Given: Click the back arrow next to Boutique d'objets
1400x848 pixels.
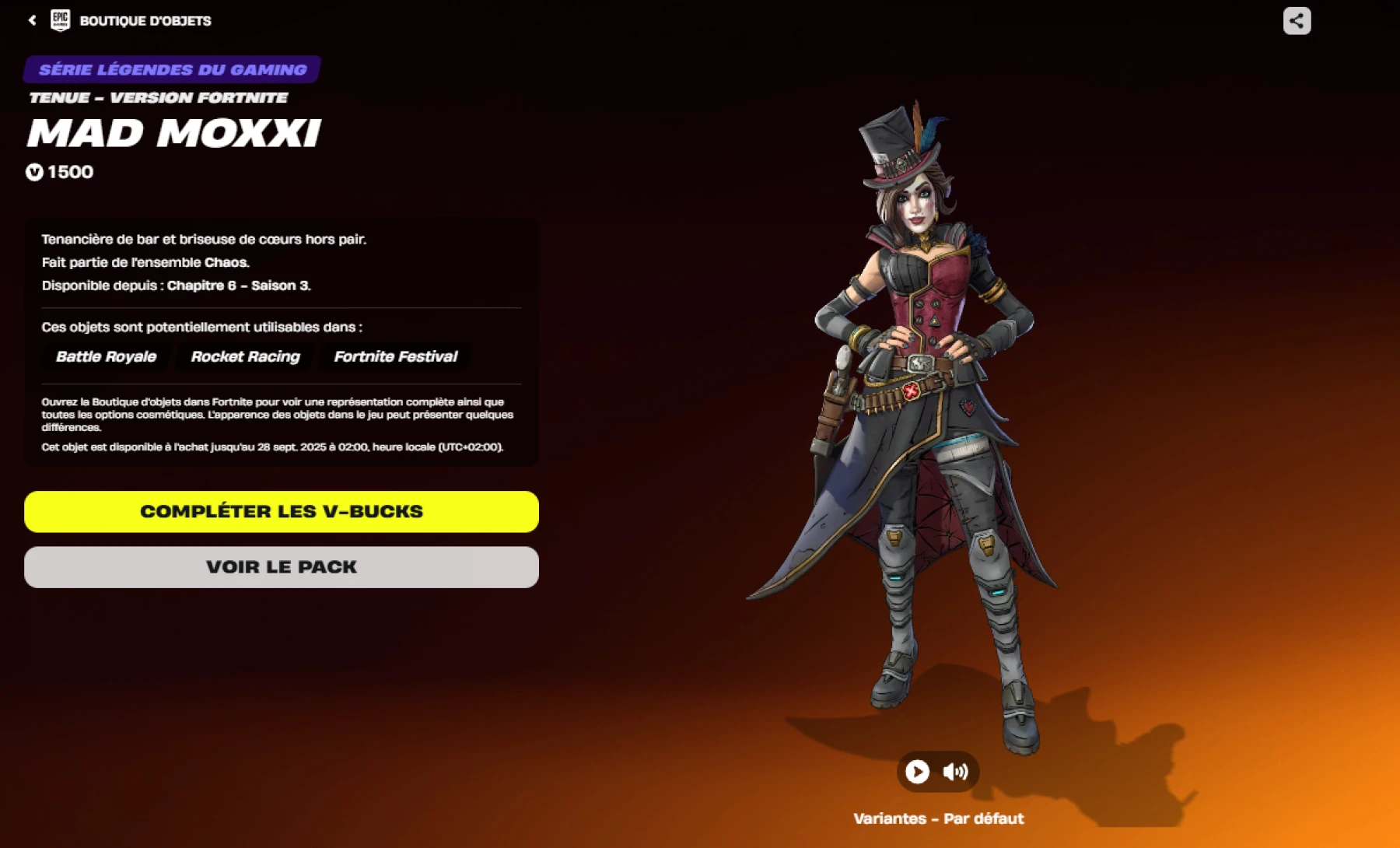Looking at the screenshot, I should click(x=30, y=20).
